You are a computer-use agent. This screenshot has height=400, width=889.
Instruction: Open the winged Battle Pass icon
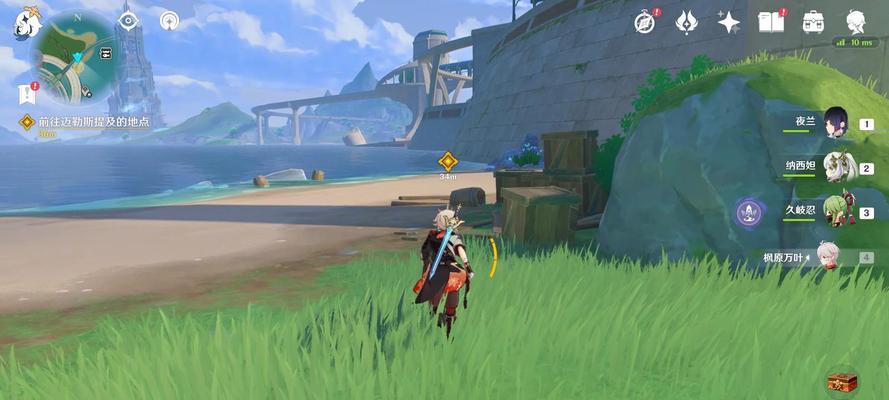(x=687, y=21)
